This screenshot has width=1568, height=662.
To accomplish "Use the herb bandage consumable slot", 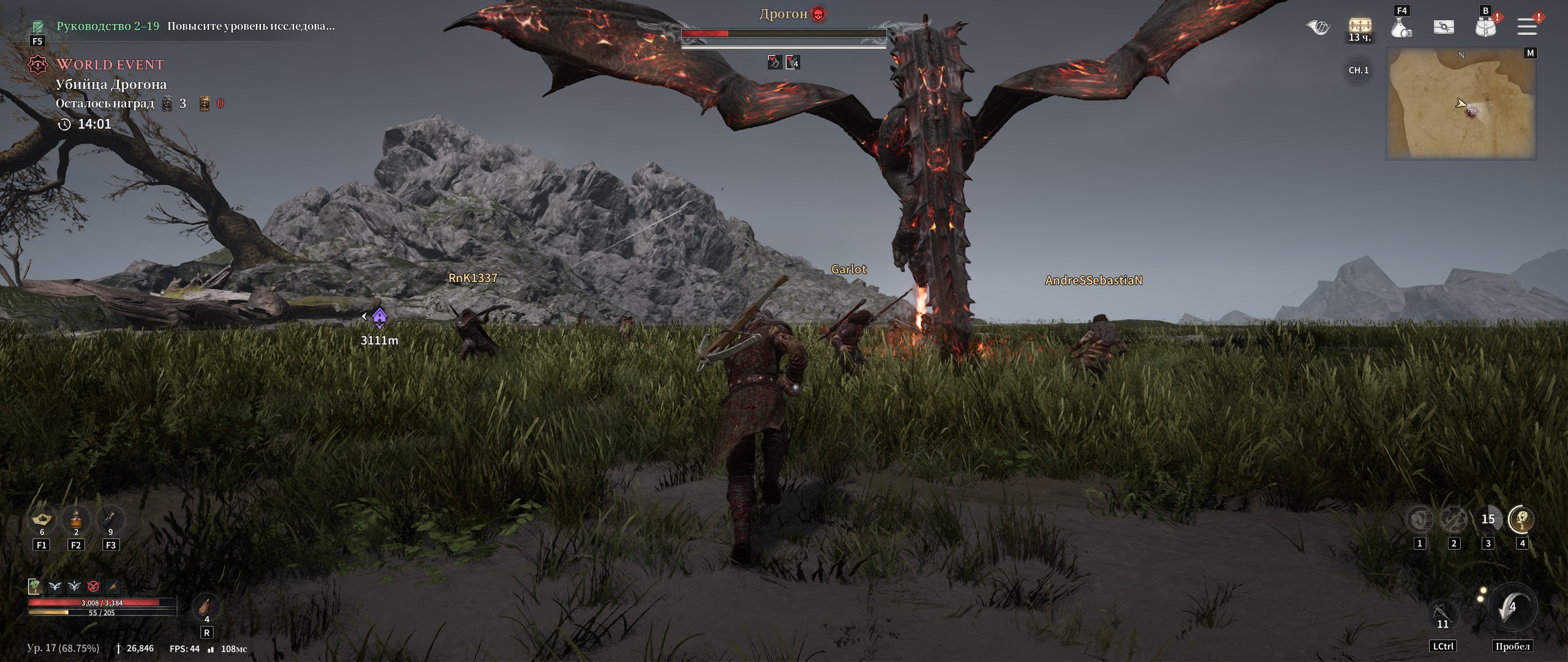I will [x=42, y=520].
